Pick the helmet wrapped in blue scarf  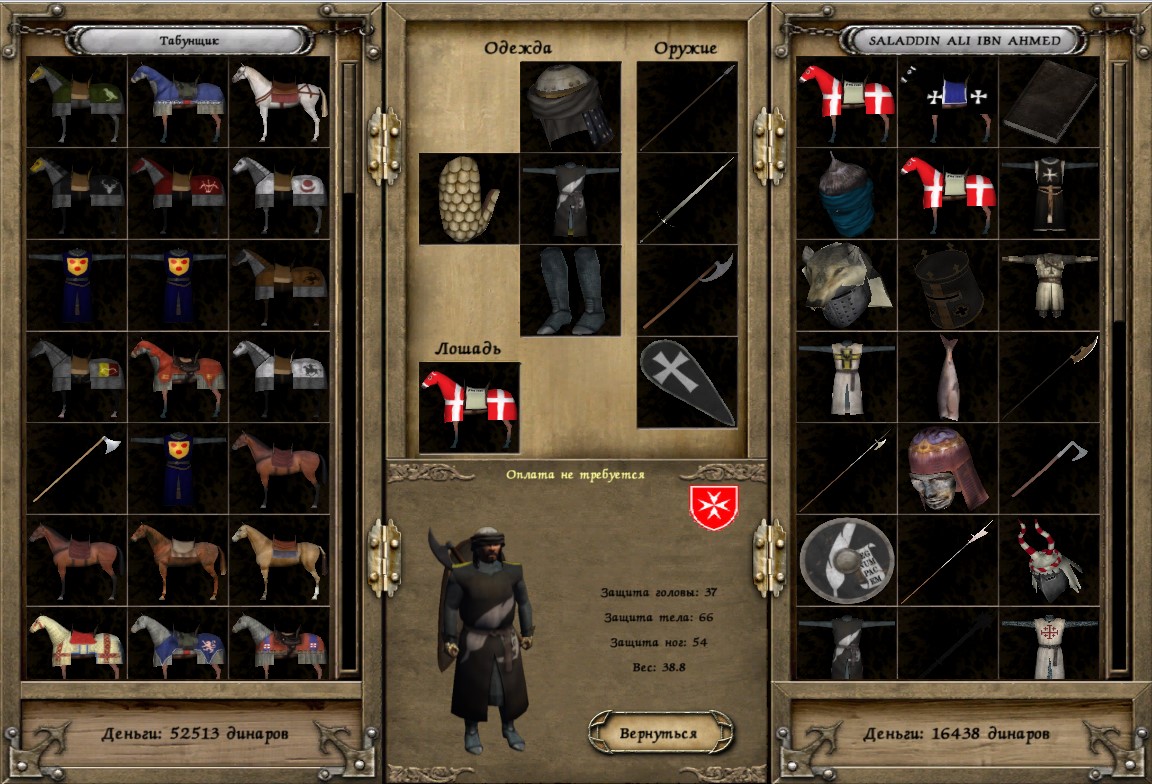[x=847, y=194]
